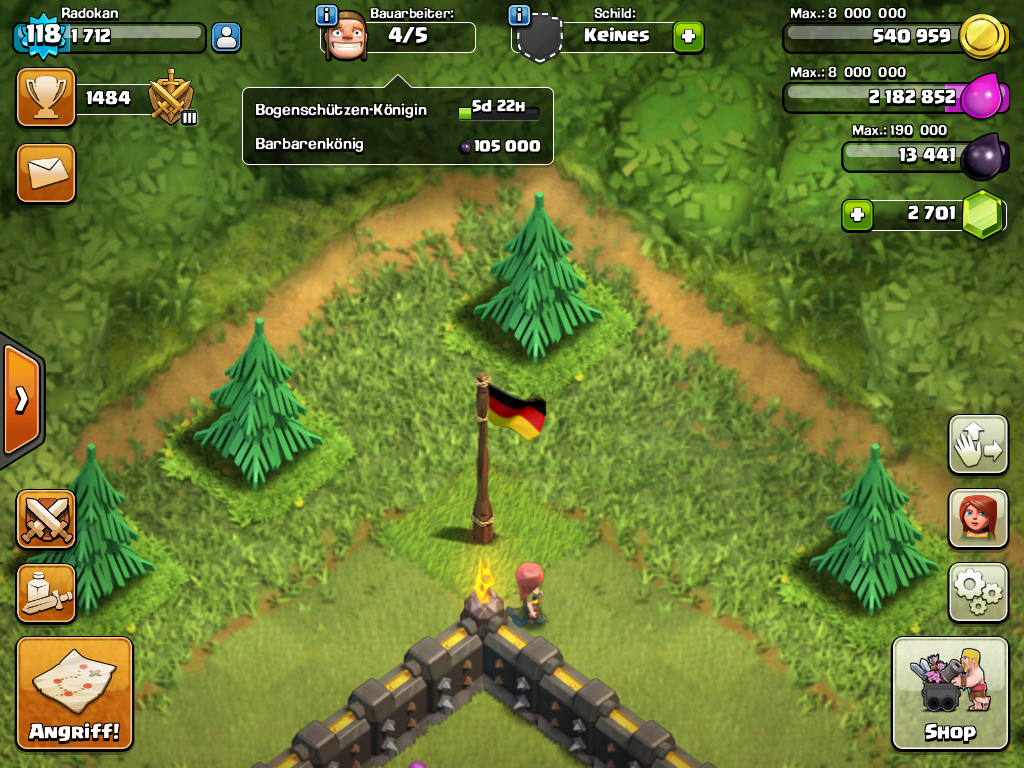Screen dimensions: 1024x768
Task: Show builder info via the Bauarbeiter icon
Action: point(326,15)
